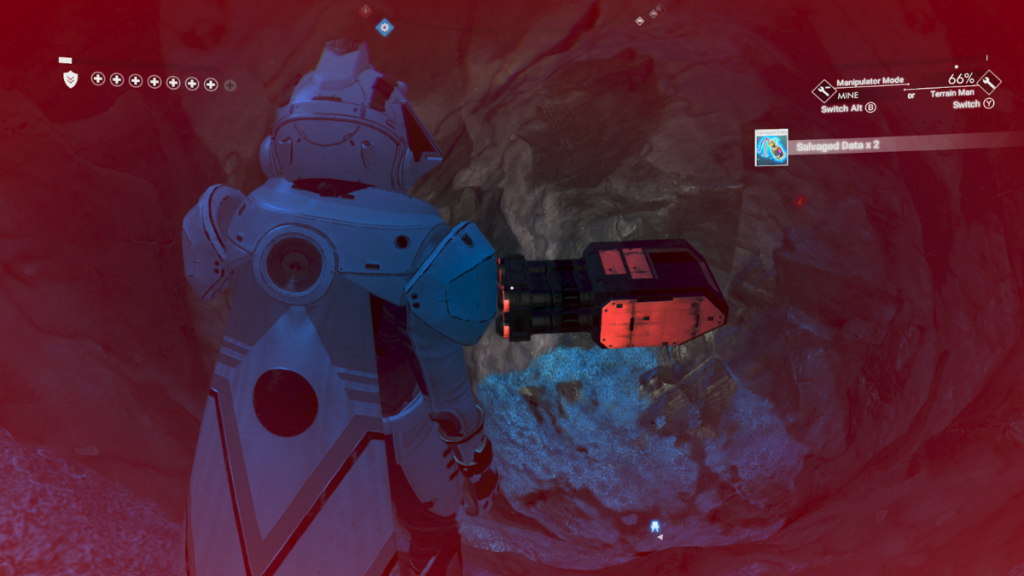Select the blue compass marker

(383, 27)
